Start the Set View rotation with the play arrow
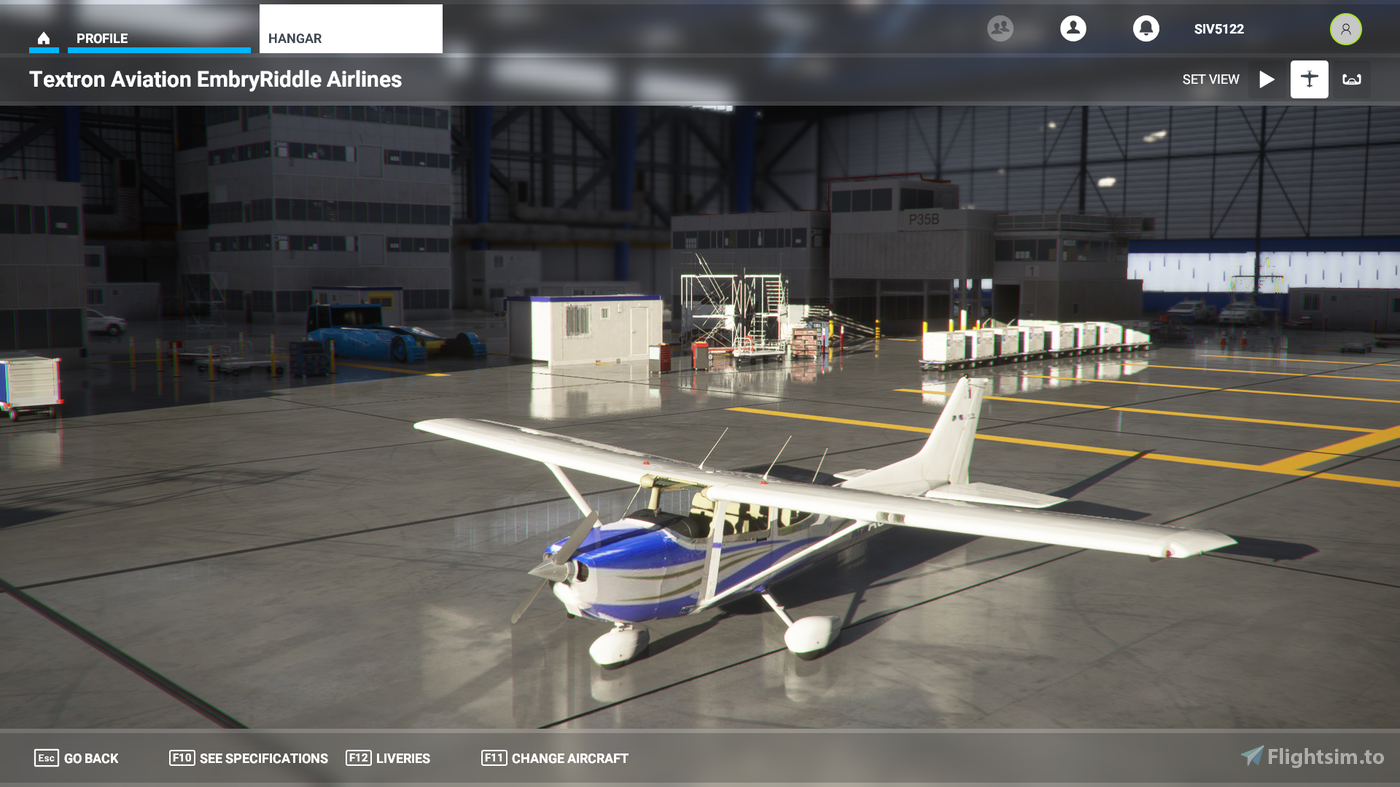This screenshot has width=1400, height=787. [x=1266, y=79]
